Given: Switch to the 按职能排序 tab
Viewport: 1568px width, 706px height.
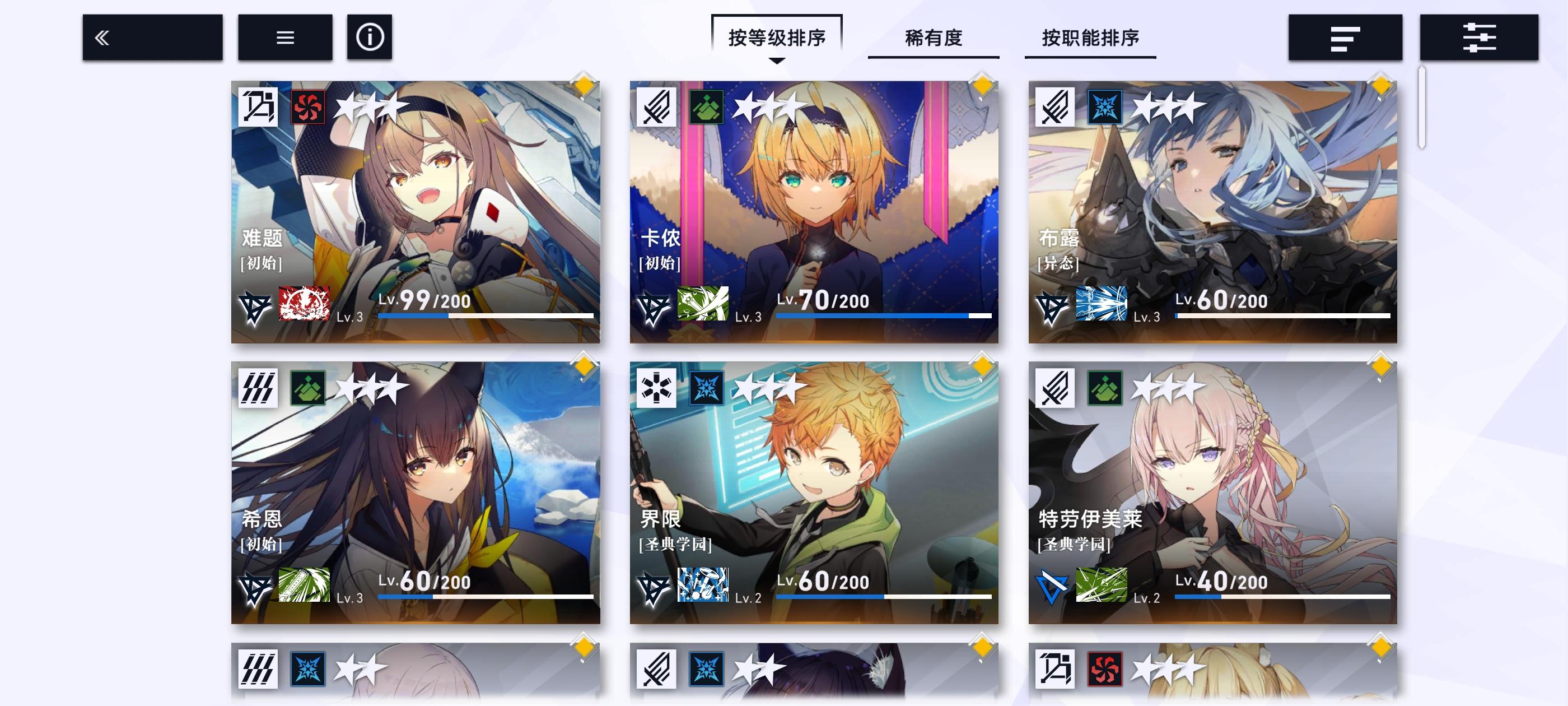Looking at the screenshot, I should coord(1090,38).
